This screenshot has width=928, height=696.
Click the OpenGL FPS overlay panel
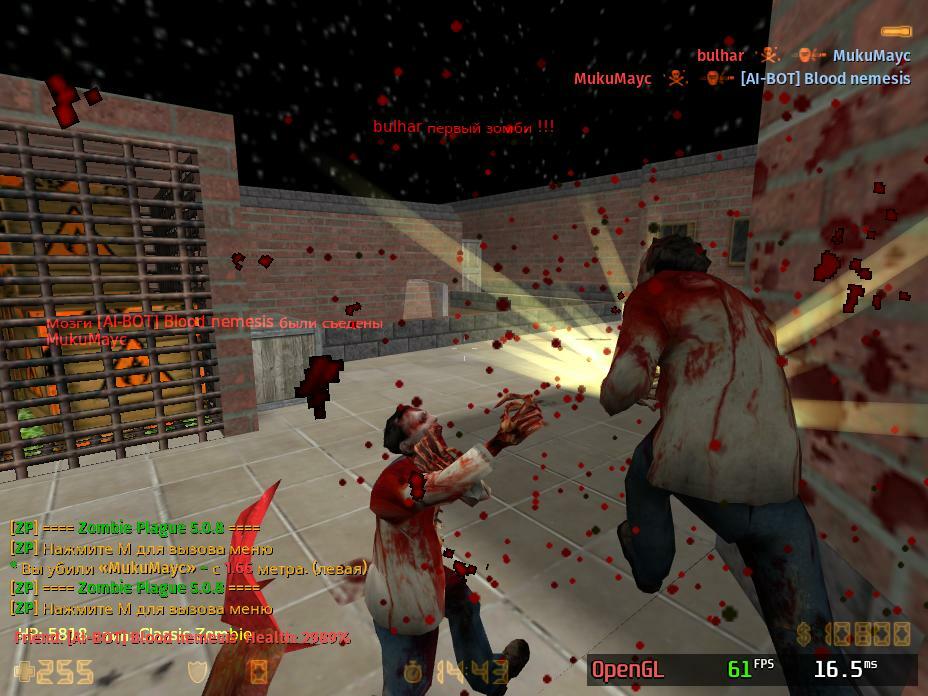[x=752, y=669]
